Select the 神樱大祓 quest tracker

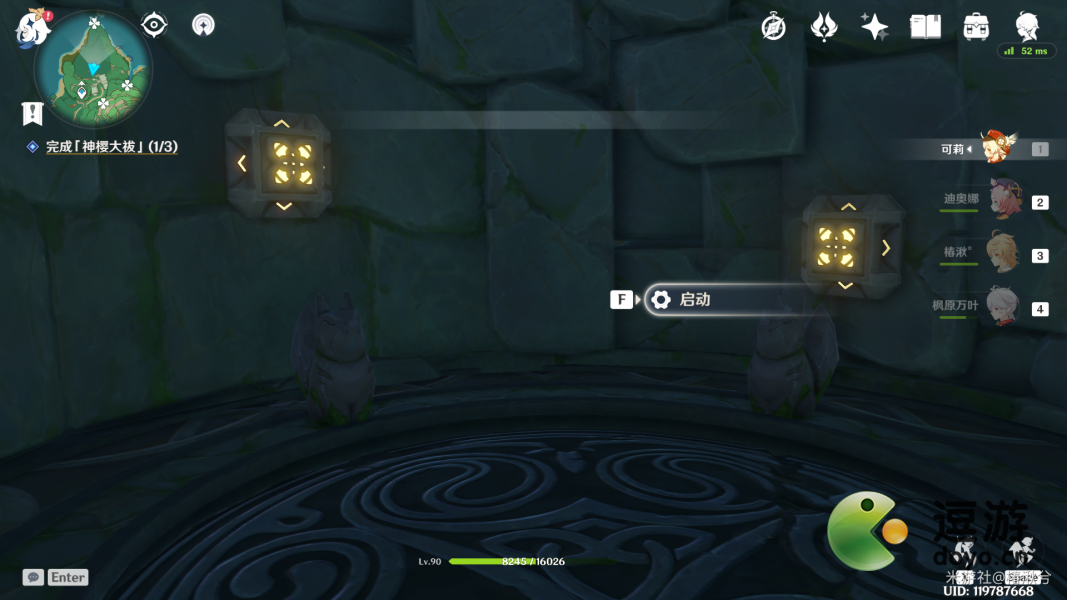click(x=111, y=147)
